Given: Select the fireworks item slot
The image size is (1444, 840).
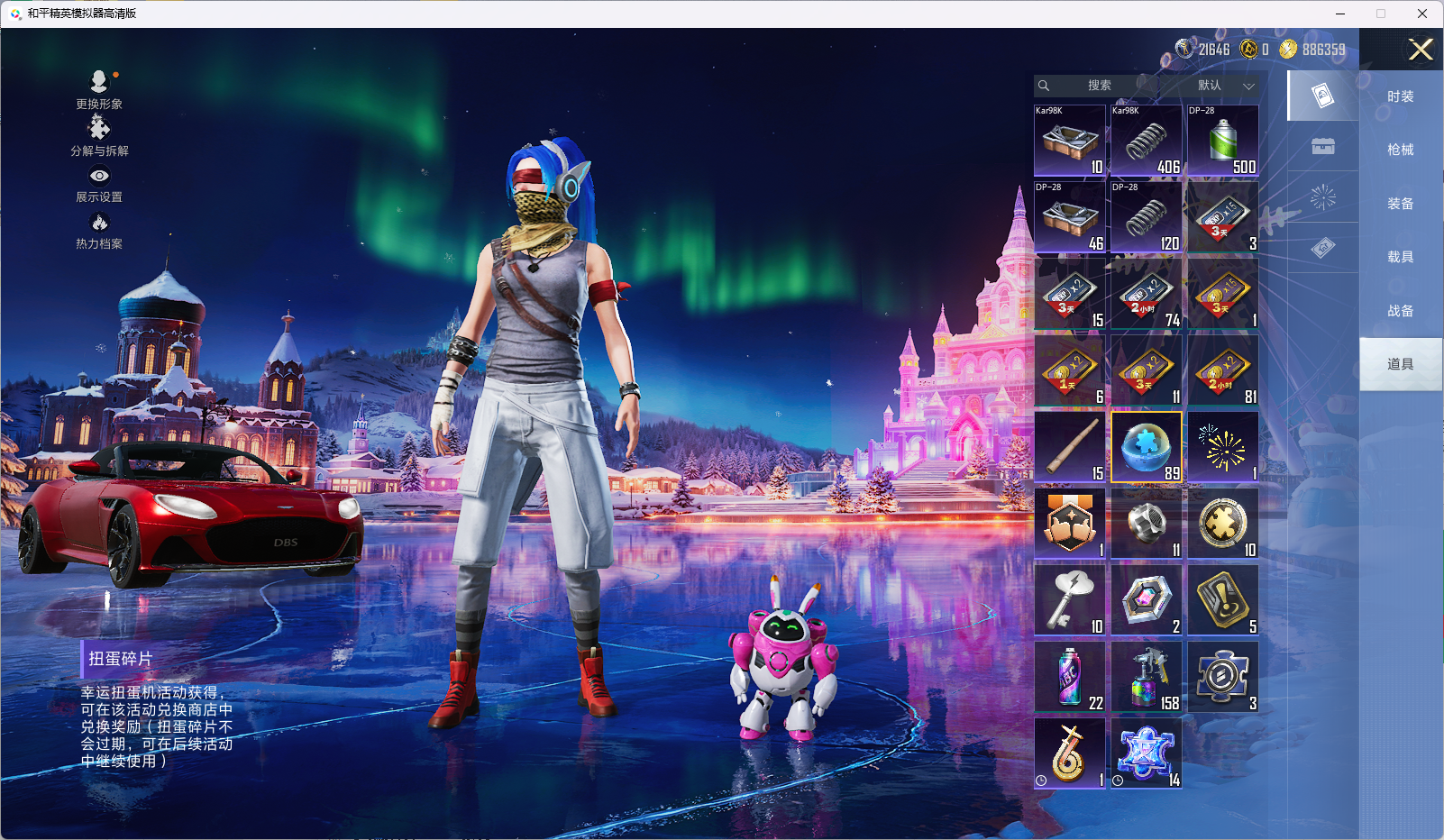Looking at the screenshot, I should coord(1222,447).
